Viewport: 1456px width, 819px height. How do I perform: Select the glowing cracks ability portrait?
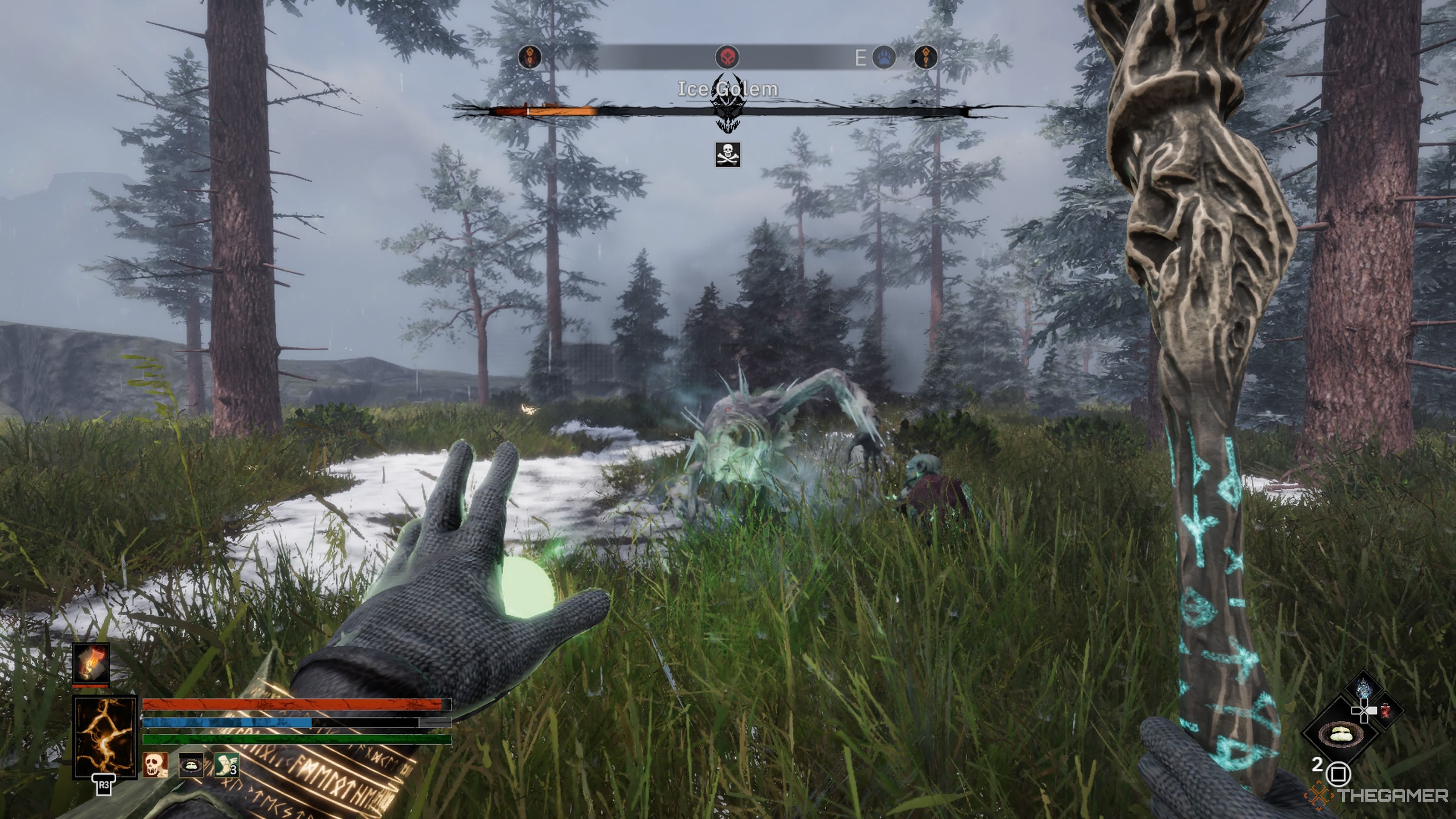coord(105,736)
